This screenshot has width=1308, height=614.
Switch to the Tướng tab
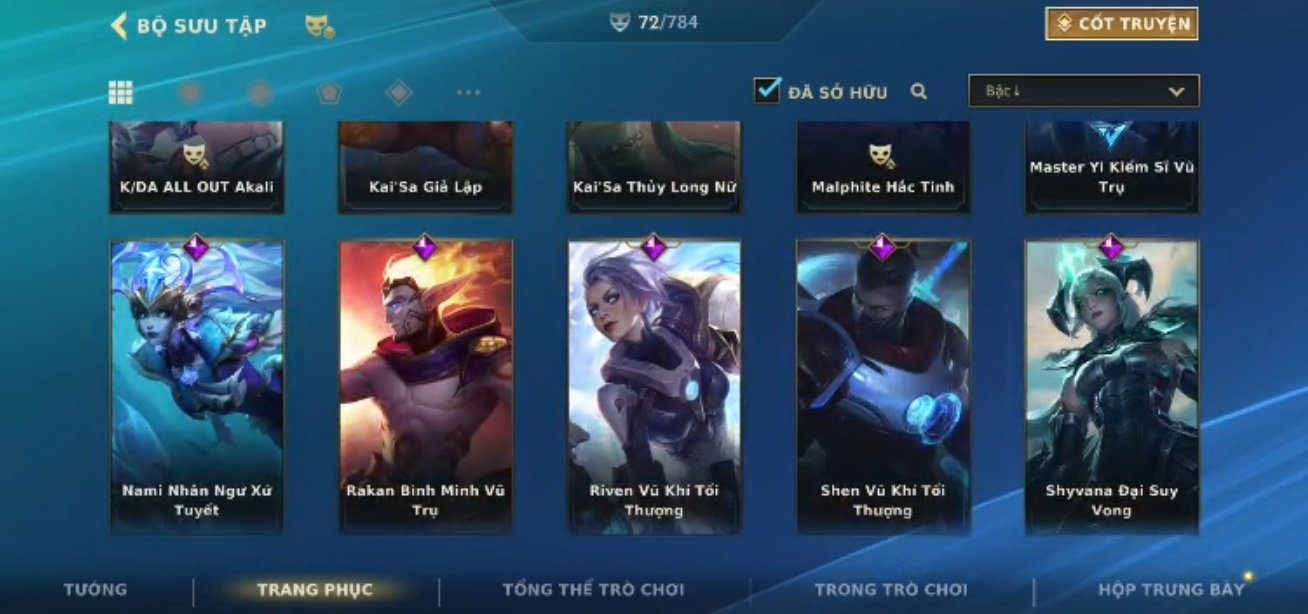point(95,590)
